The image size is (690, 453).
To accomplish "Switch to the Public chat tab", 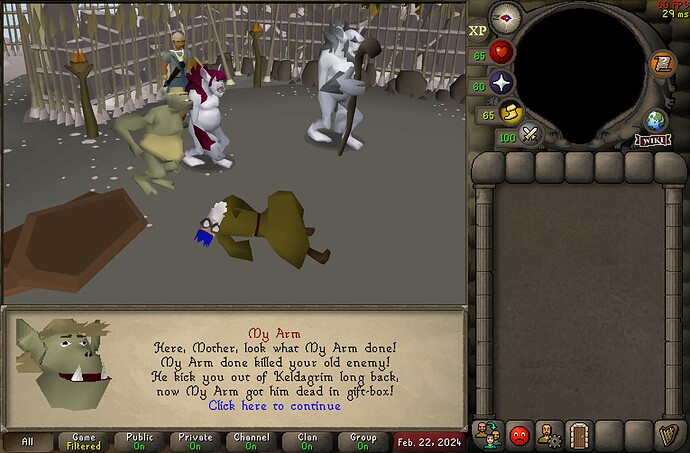I will [x=139, y=441].
